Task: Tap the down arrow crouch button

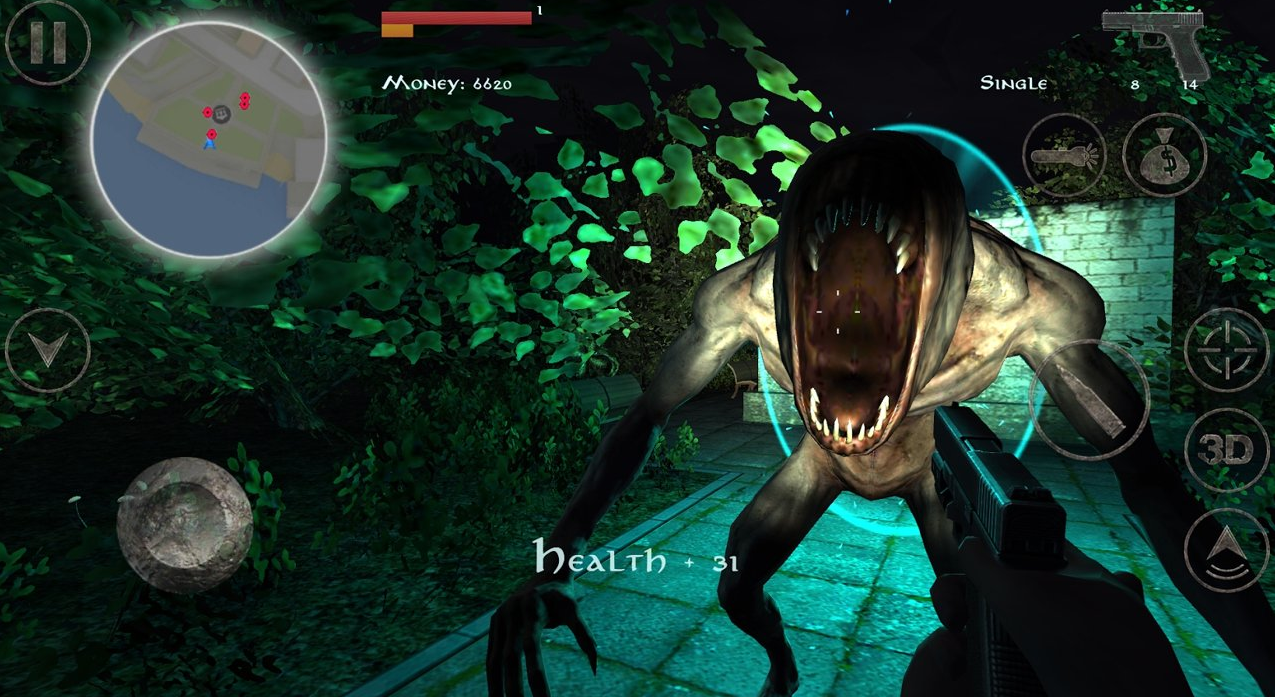Action: click(x=47, y=350)
